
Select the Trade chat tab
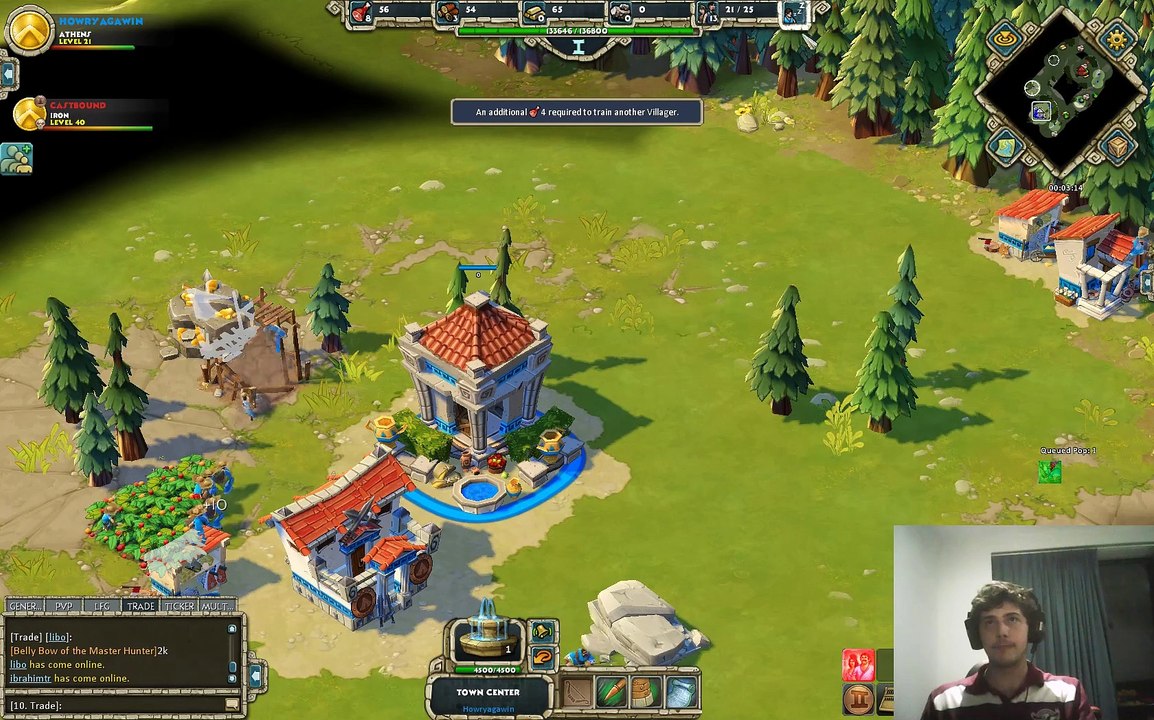point(140,606)
